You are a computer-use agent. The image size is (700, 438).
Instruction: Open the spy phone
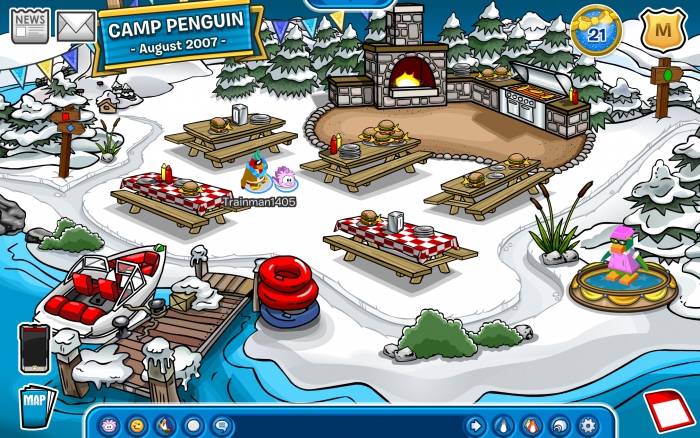click(33, 347)
